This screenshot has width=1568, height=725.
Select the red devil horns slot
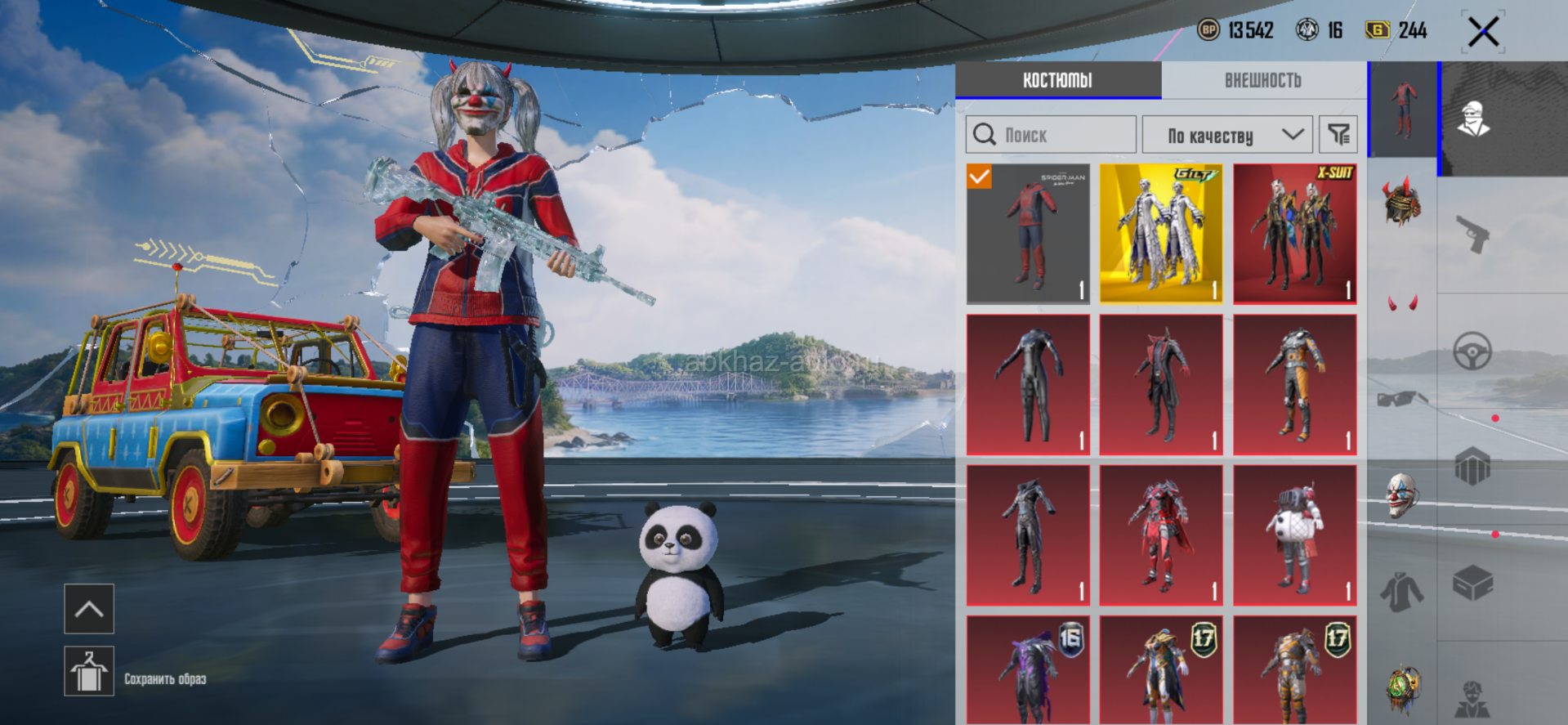tap(1402, 303)
